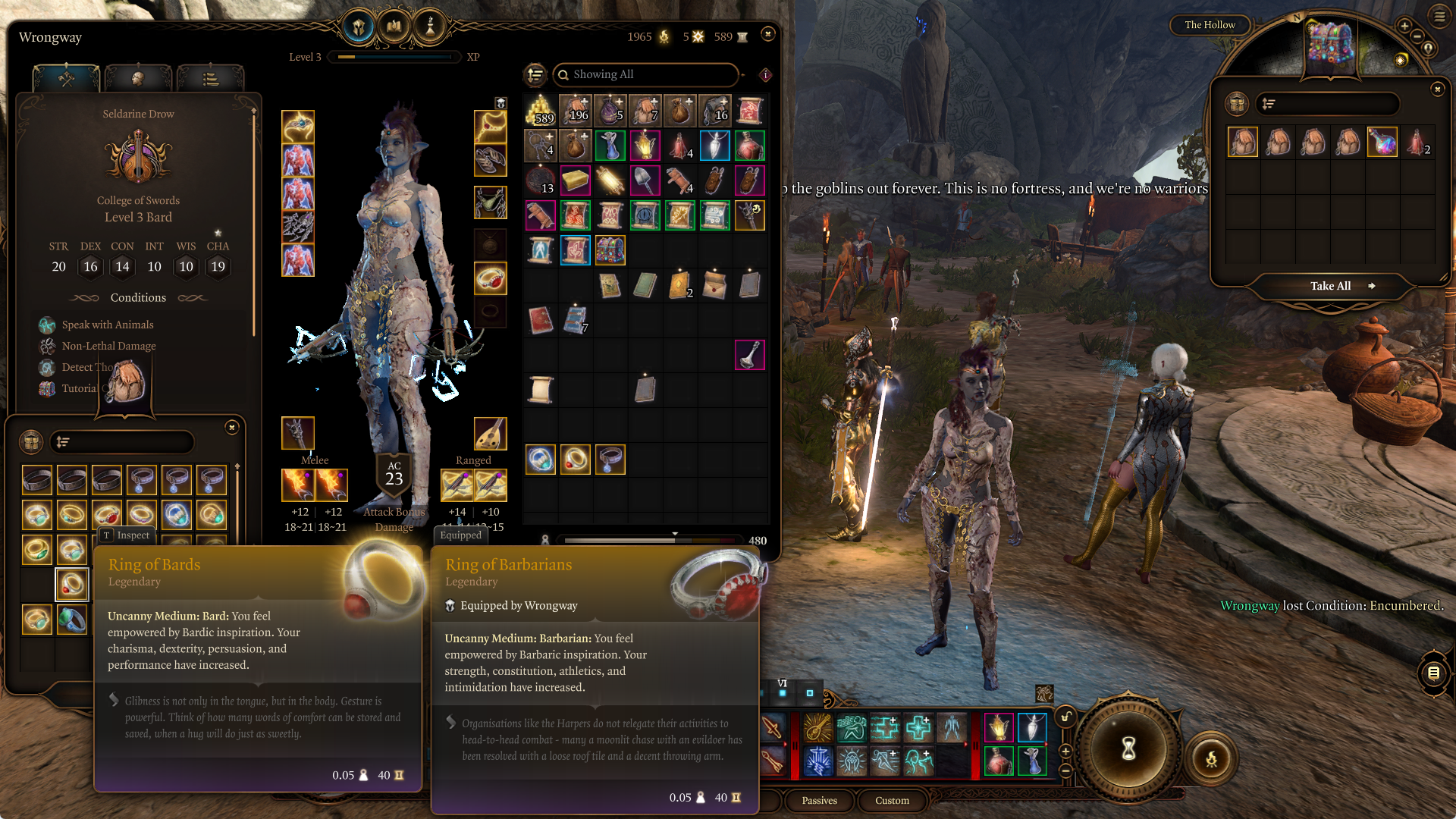Select the jeweled treasure chest inventory item
Screen dimensions: 1456x819
610,250
